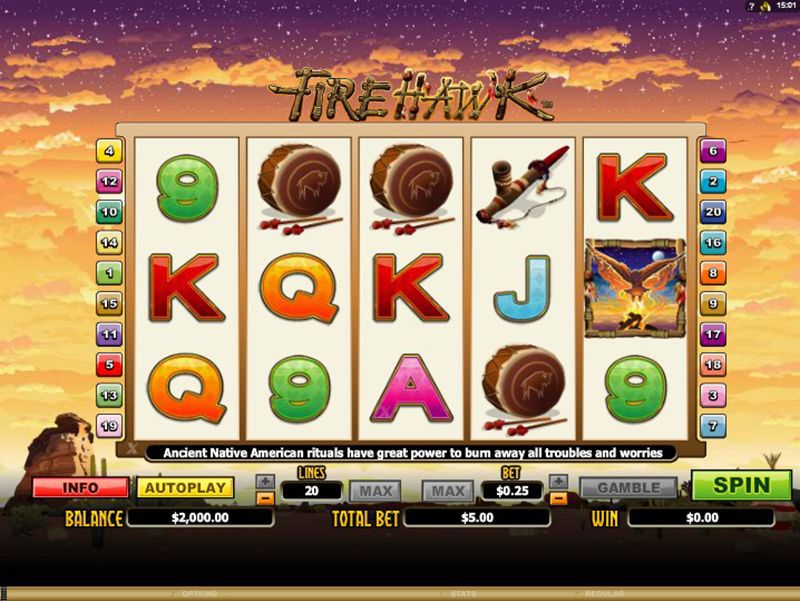Decrease lines with the orange minus stepper

265,497
